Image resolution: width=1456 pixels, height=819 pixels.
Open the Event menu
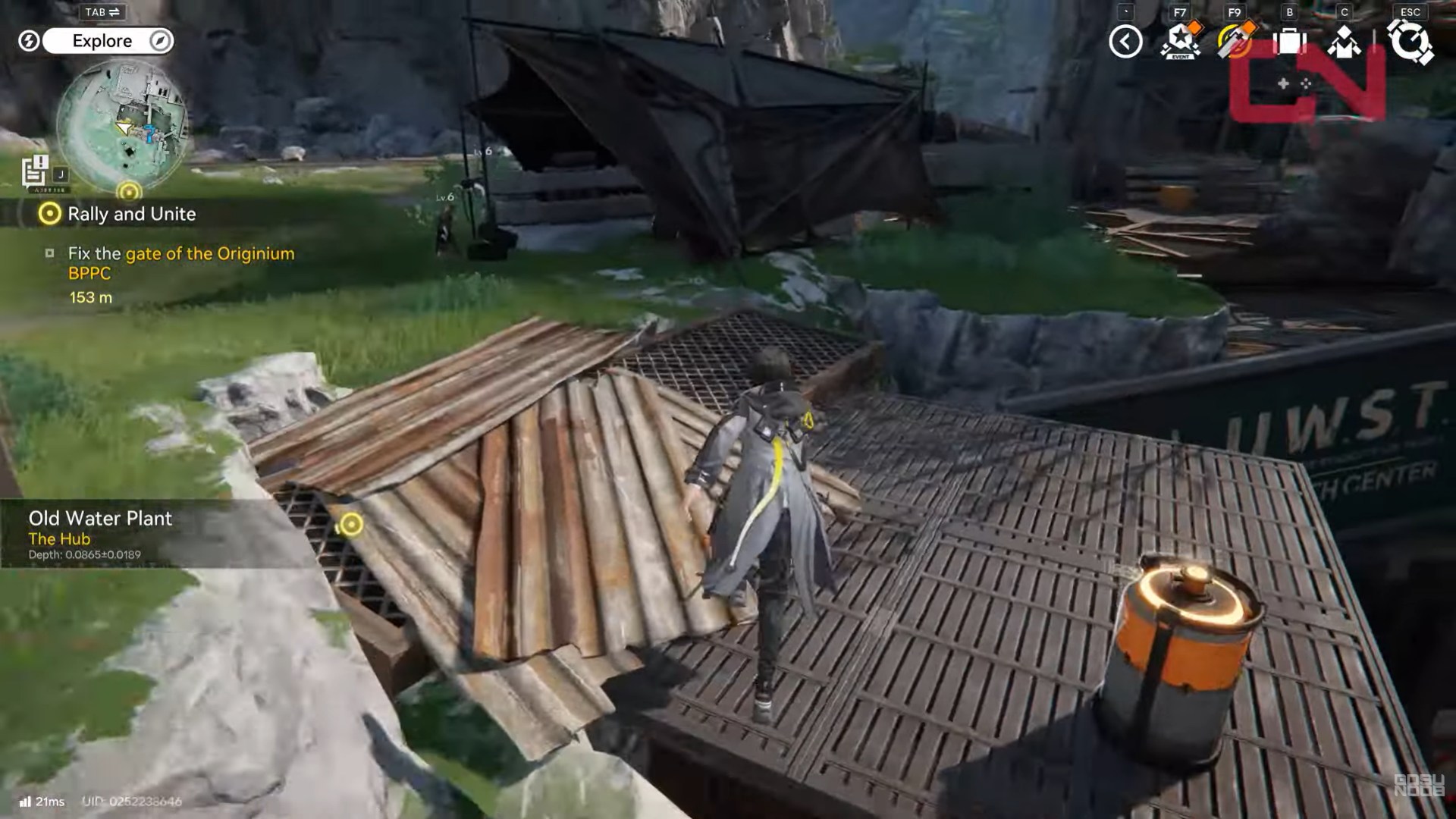click(1181, 42)
